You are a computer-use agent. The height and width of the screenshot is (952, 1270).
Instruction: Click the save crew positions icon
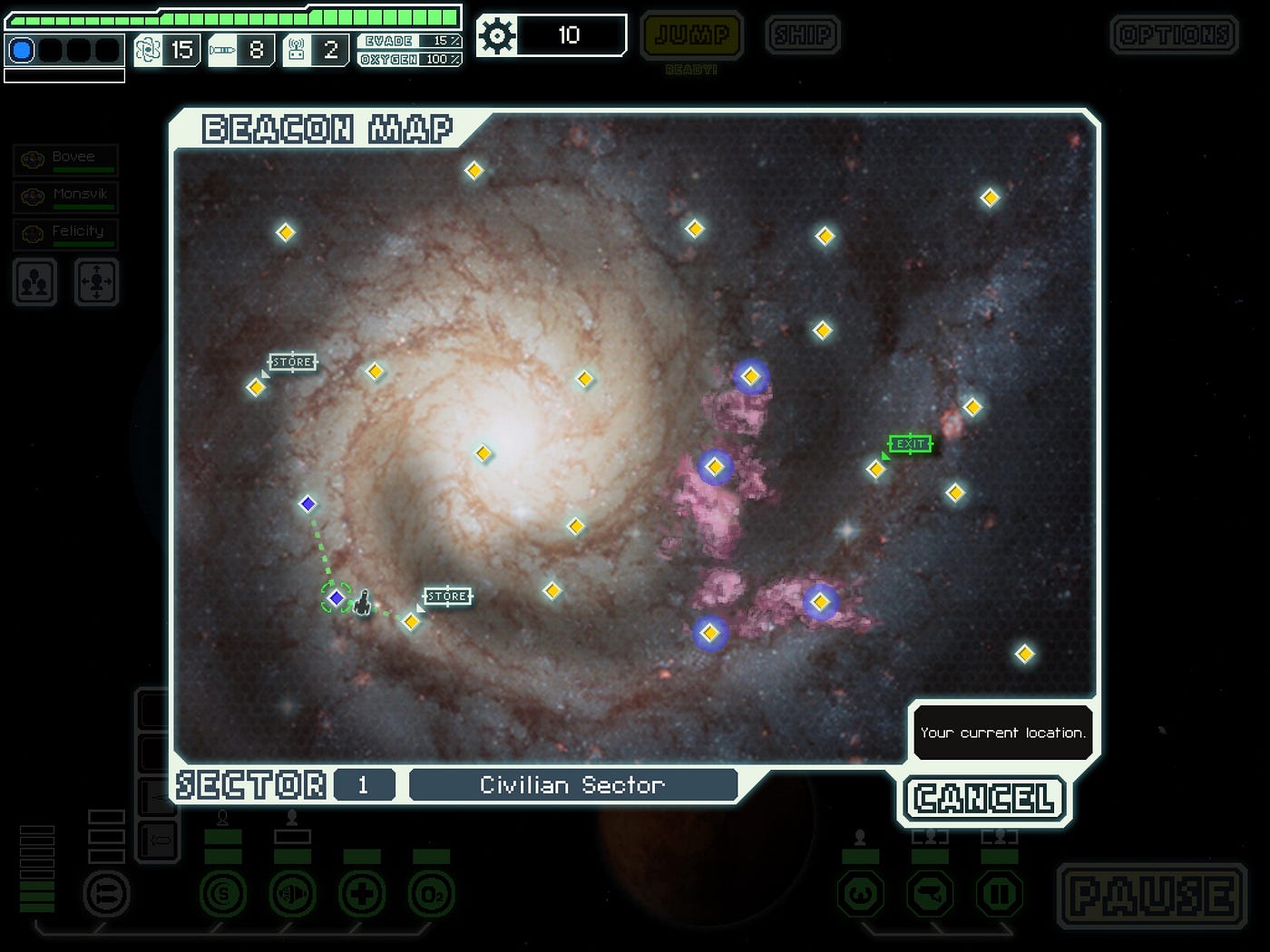[35, 282]
